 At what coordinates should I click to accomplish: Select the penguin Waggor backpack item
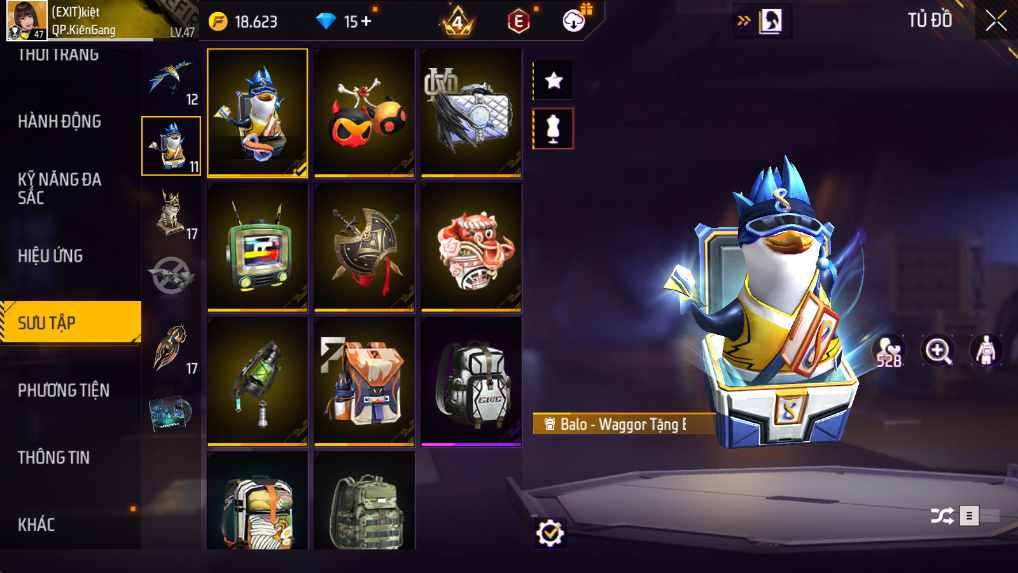coord(258,112)
